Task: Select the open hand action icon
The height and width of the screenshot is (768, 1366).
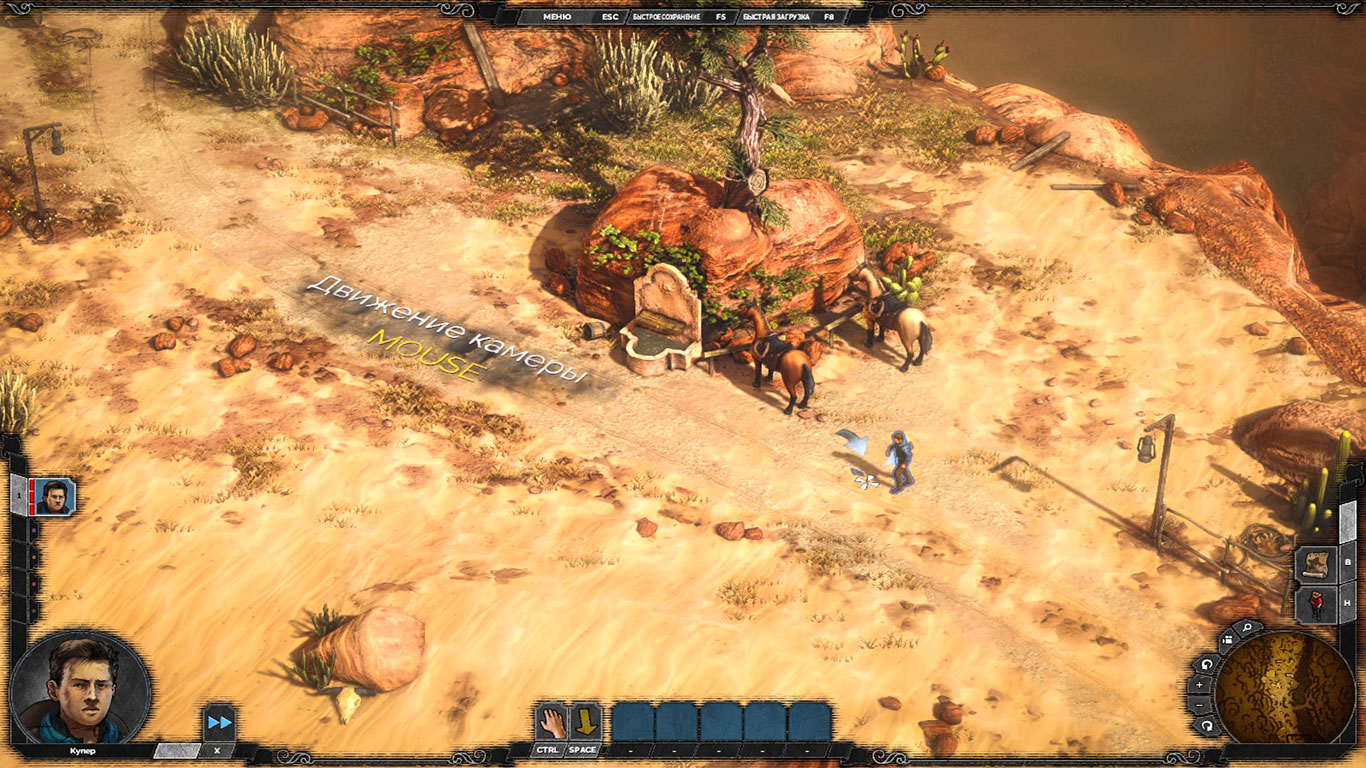Action: (550, 721)
